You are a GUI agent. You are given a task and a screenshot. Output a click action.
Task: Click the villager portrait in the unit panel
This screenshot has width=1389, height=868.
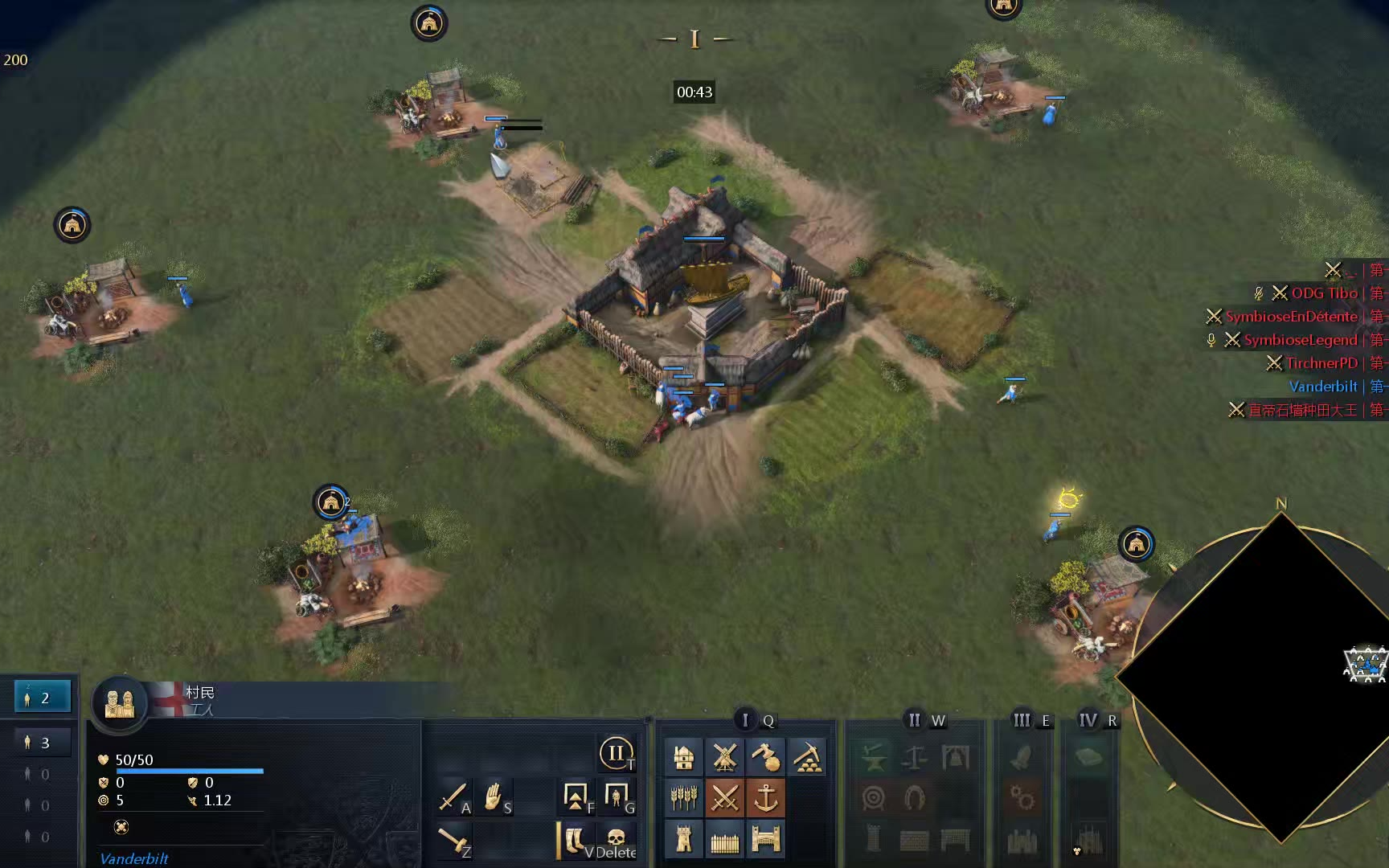click(120, 704)
